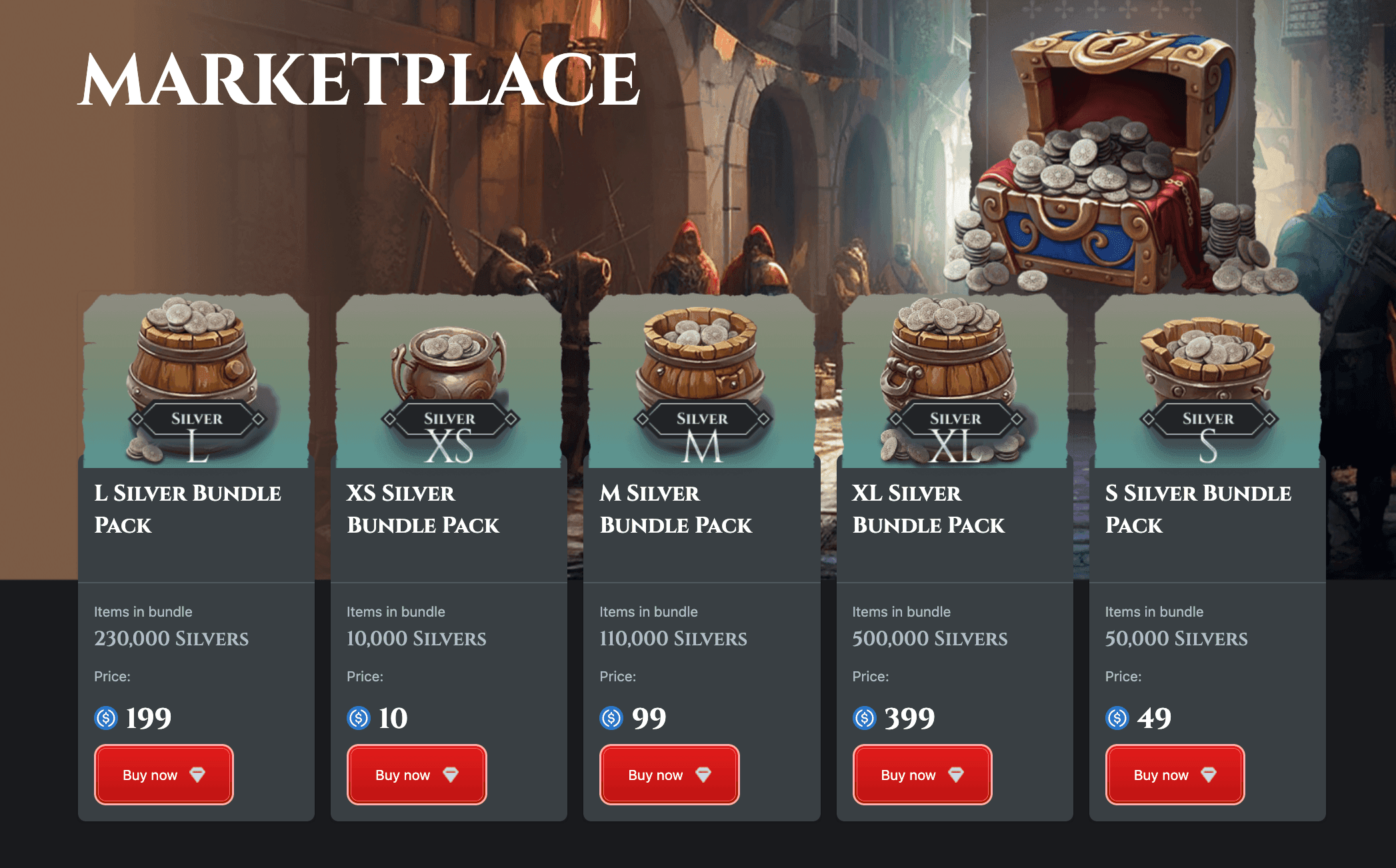Click the coin price icon on M Silver Bundle

611,719
